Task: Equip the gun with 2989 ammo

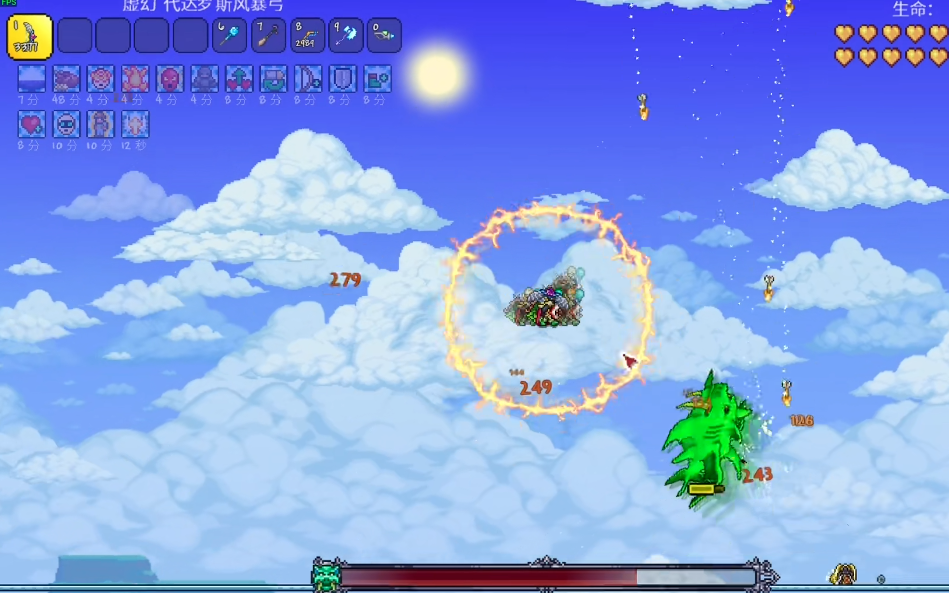Action: pyautogui.click(x=307, y=36)
